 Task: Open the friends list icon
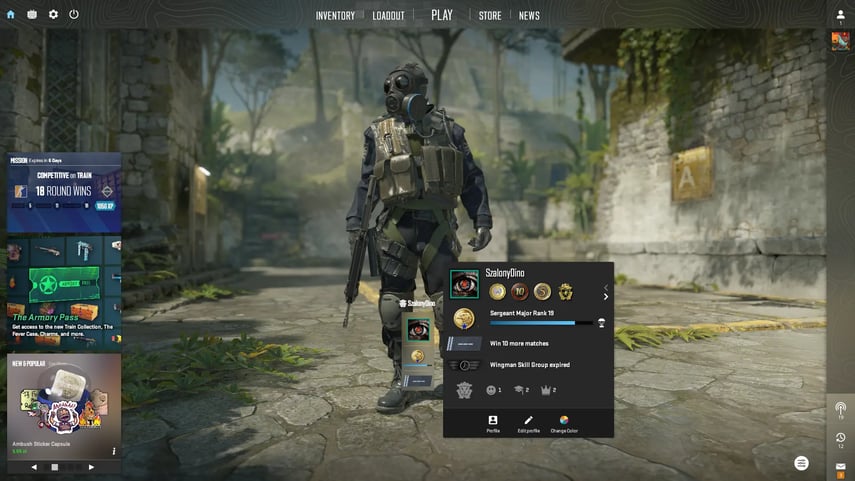pos(840,15)
